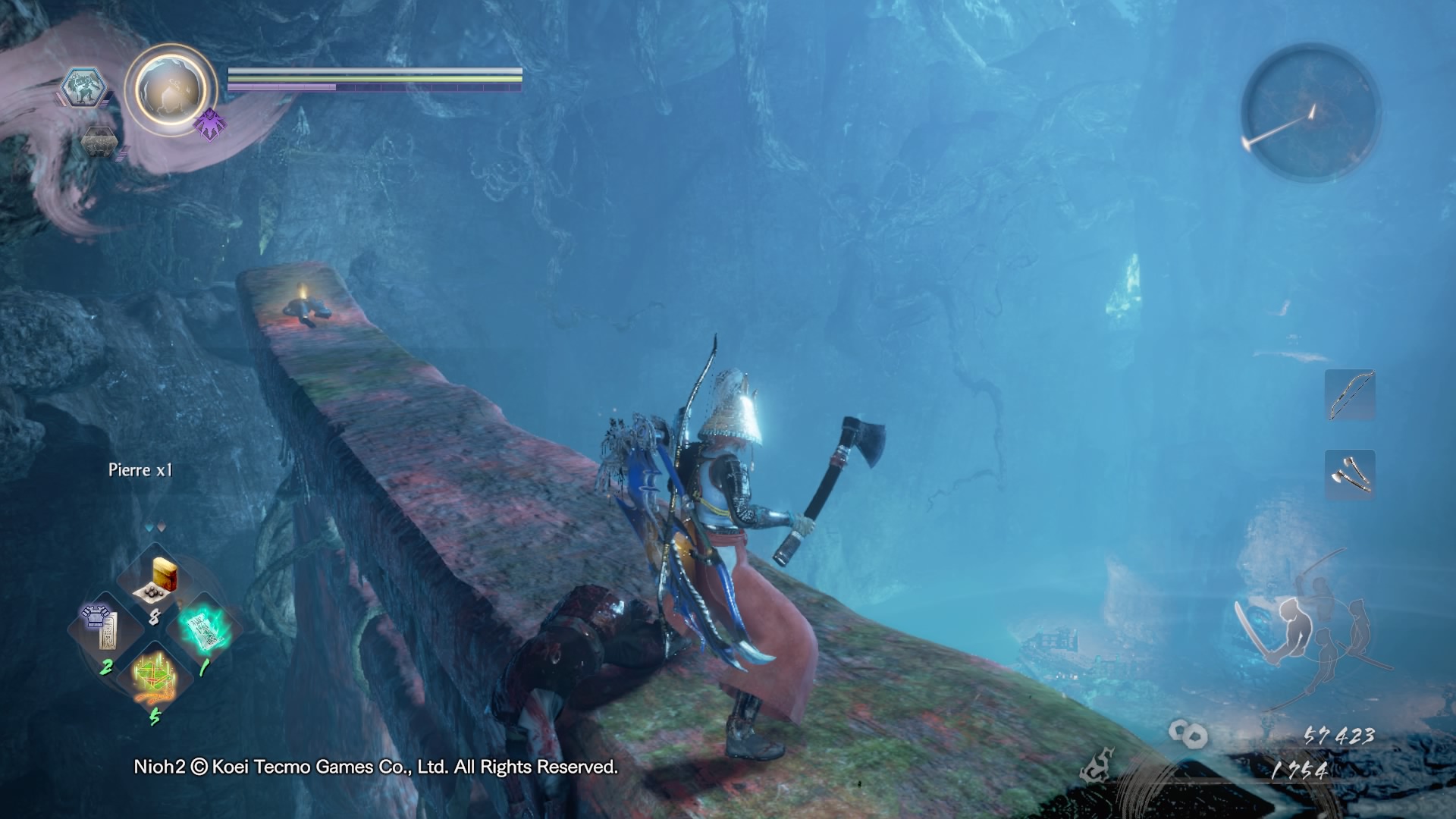1456x819 pixels.
Task: Select the bow ranged weapon slot
Action: coord(1350,395)
